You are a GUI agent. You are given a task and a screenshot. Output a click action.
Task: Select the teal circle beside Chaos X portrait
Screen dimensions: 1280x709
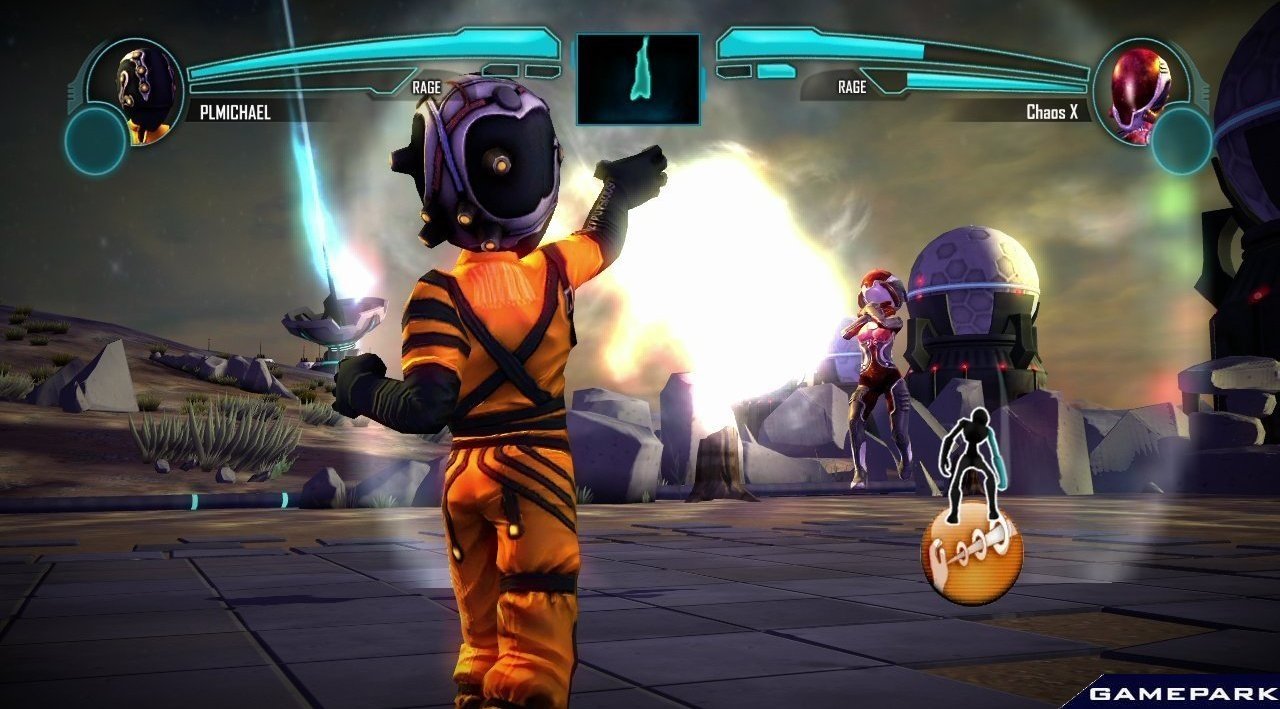click(x=1181, y=140)
